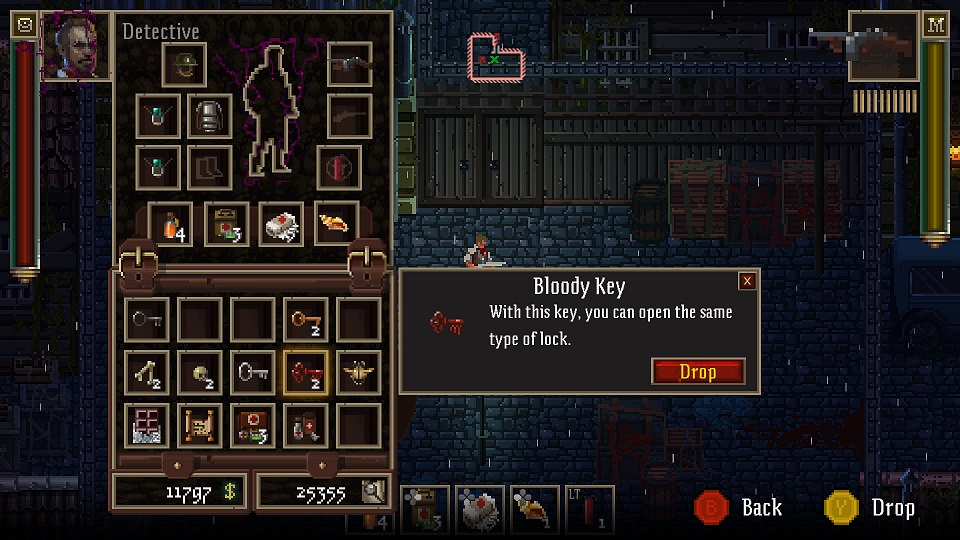Open the minimap room layout

498,55
